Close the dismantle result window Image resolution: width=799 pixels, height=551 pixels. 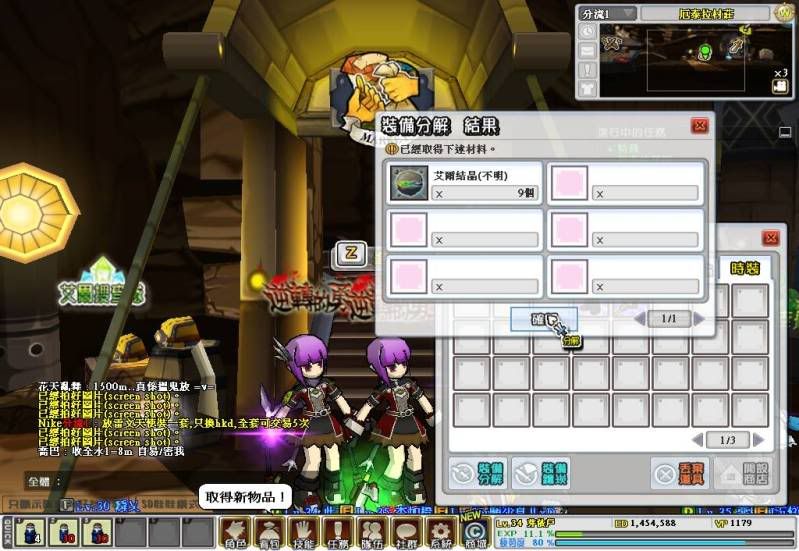click(700, 126)
